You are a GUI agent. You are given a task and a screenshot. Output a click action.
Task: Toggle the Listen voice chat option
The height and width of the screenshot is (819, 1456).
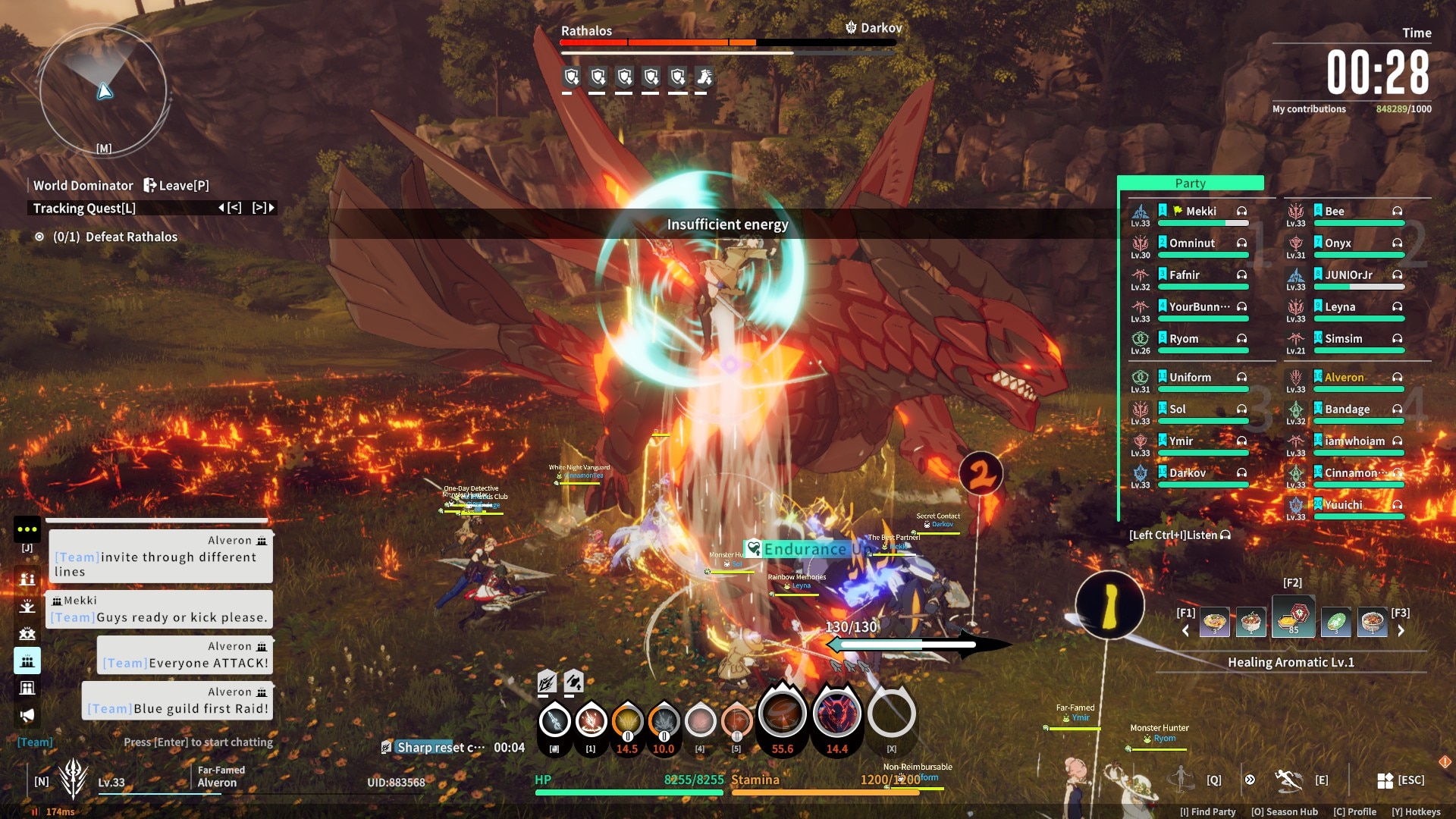tap(1179, 535)
